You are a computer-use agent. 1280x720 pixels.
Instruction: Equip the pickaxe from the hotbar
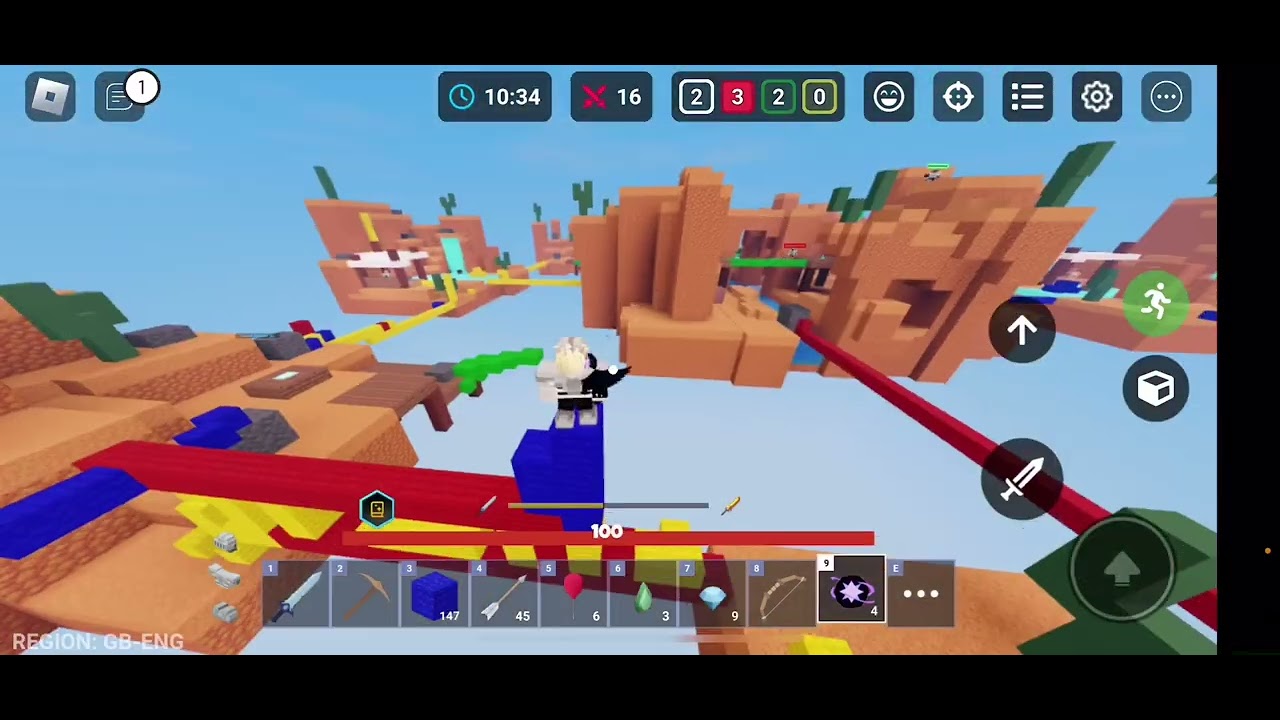(365, 594)
